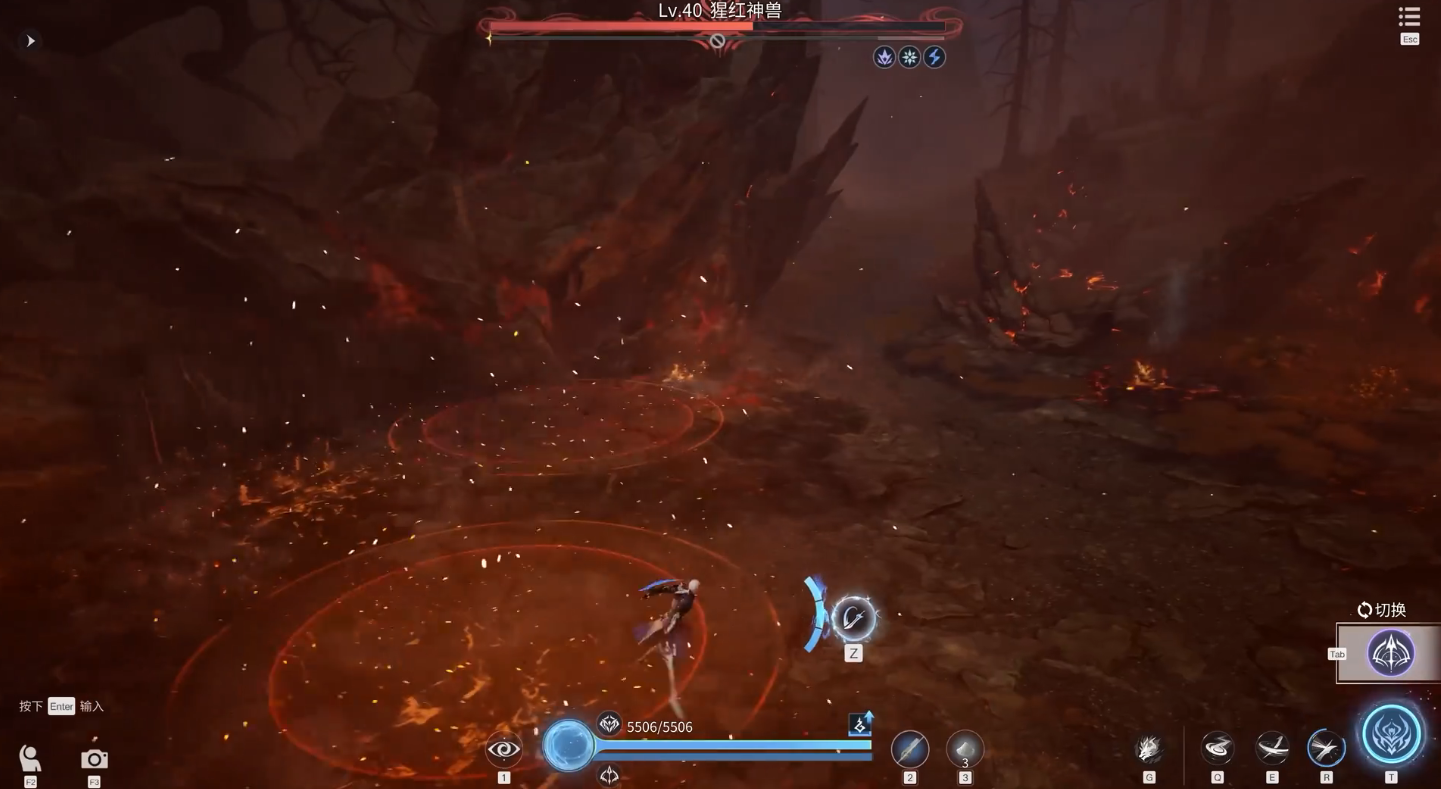This screenshot has height=789, width=1441.
Task: Switch weapon via the purple bow emblem
Action: pos(1391,653)
